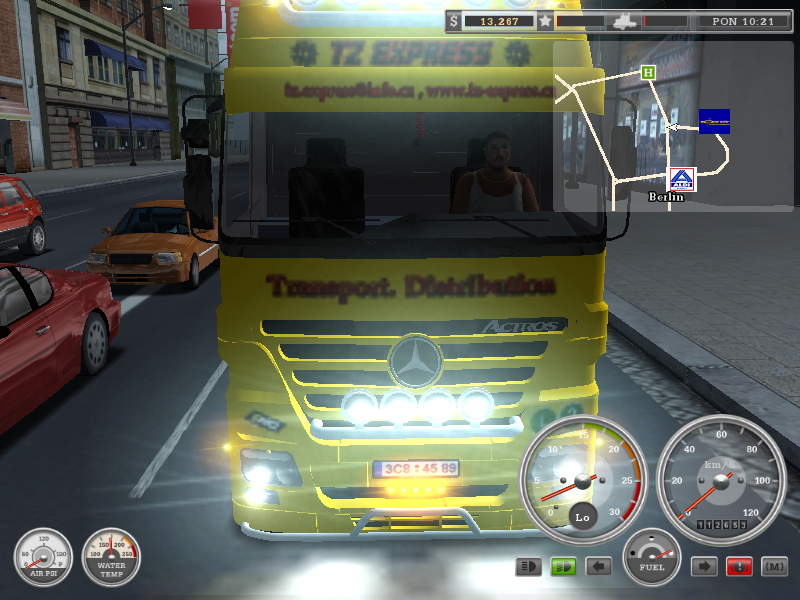Toggle the red parking brake button
The height and width of the screenshot is (600, 800).
[739, 567]
